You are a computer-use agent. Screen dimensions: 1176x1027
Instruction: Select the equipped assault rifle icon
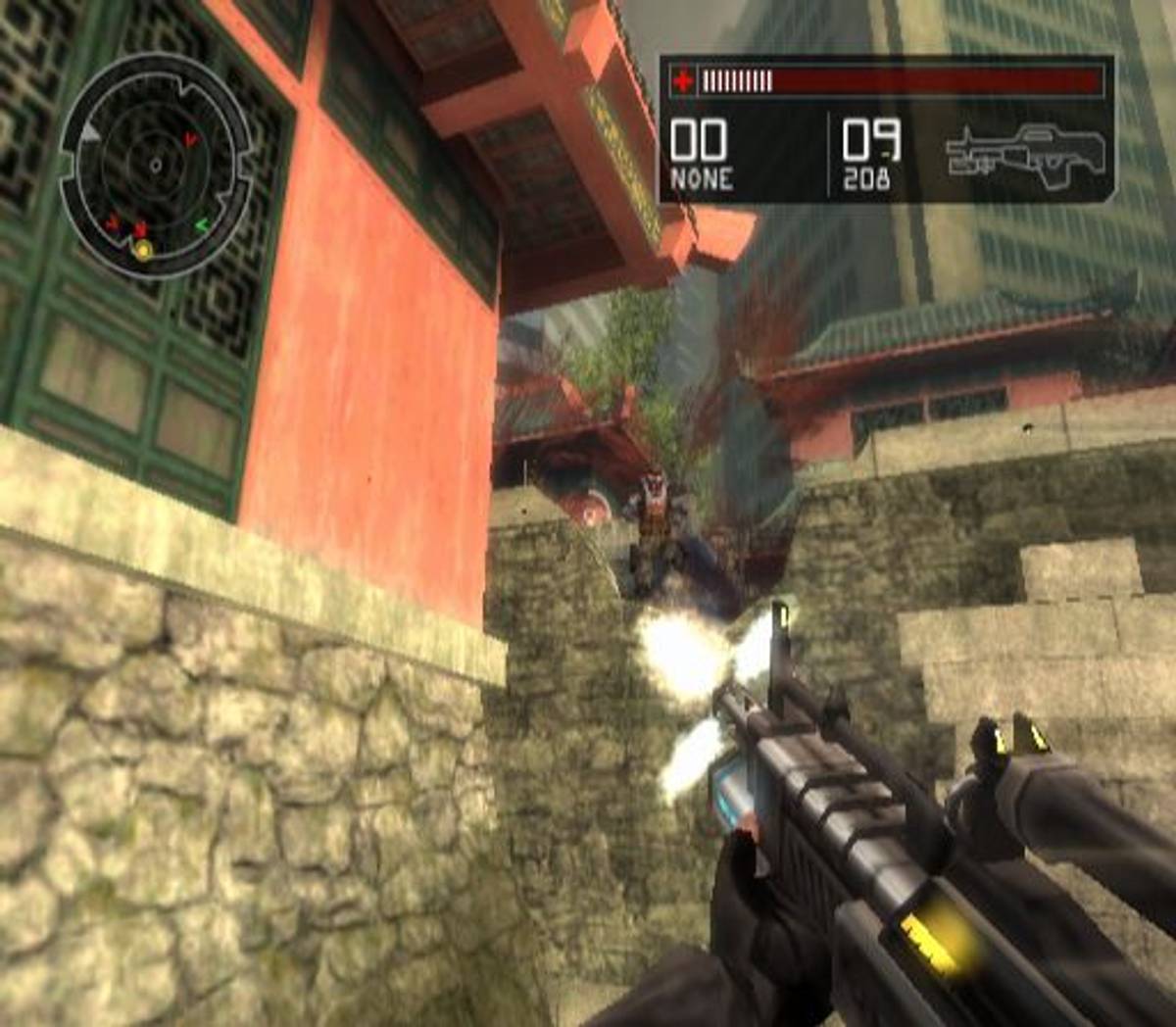(x=1026, y=152)
